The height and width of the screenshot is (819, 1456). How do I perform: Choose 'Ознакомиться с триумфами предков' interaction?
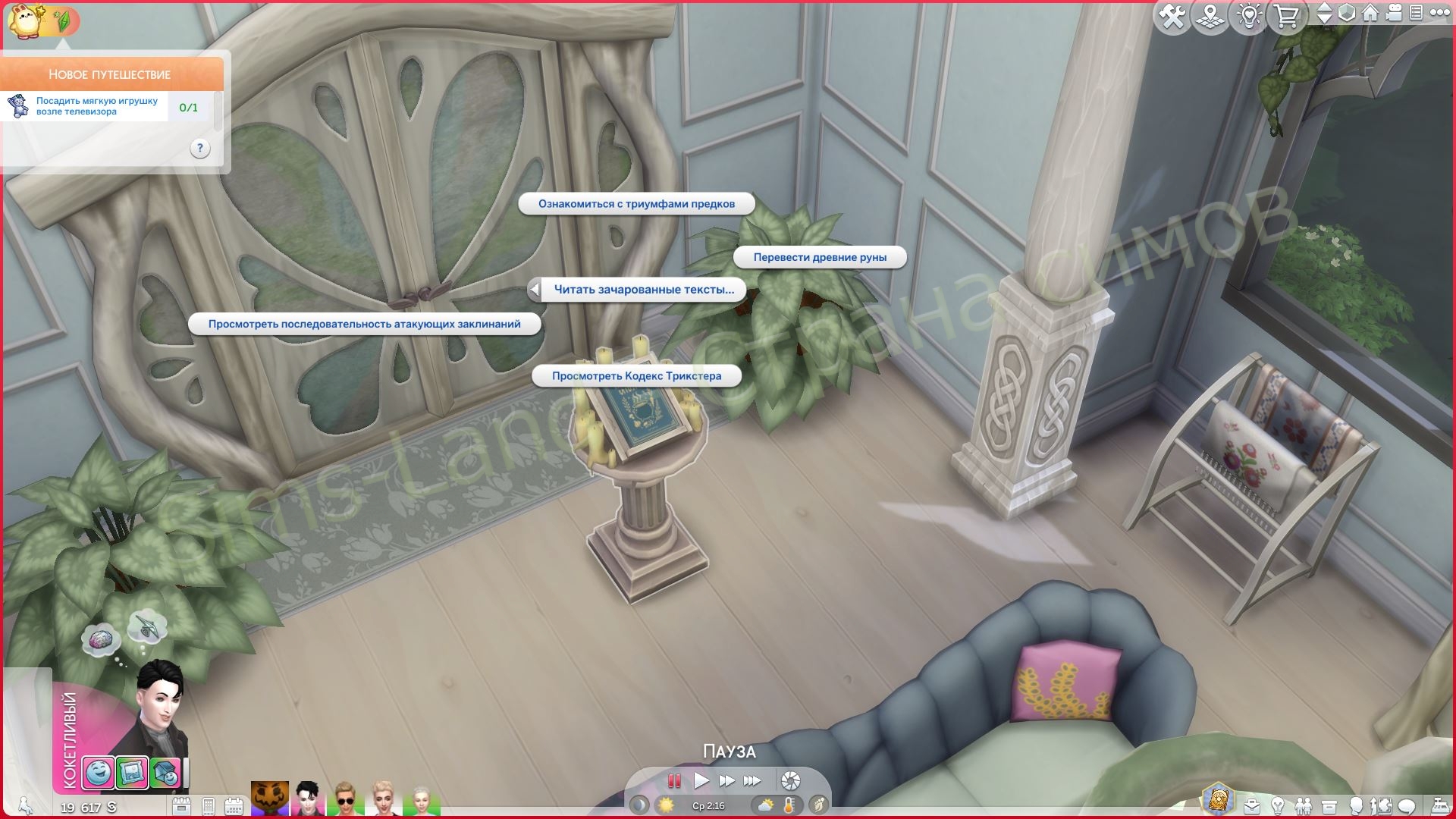[x=636, y=204]
